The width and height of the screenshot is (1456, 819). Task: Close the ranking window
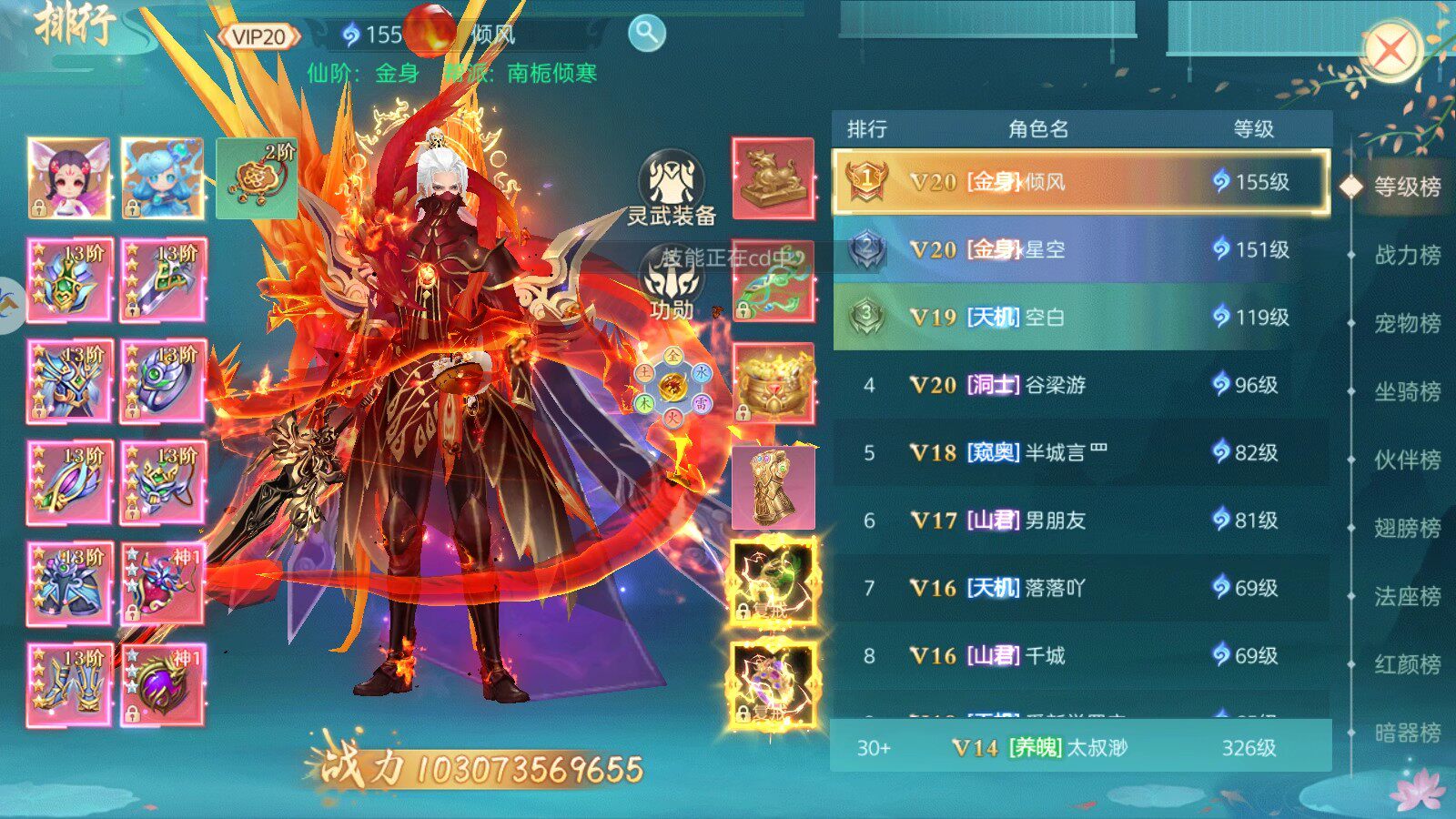coord(1390,51)
